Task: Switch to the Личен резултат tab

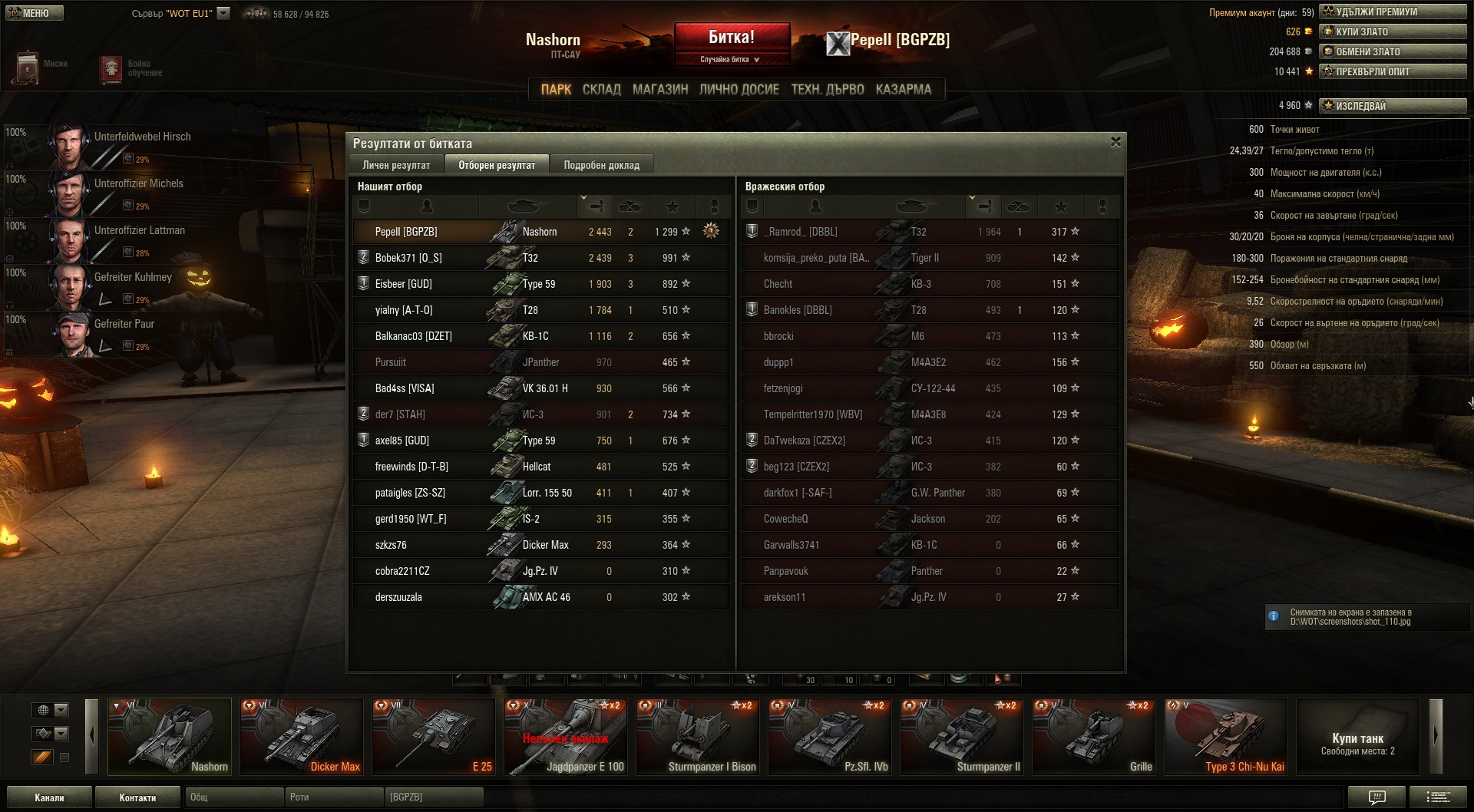Action: click(396, 165)
